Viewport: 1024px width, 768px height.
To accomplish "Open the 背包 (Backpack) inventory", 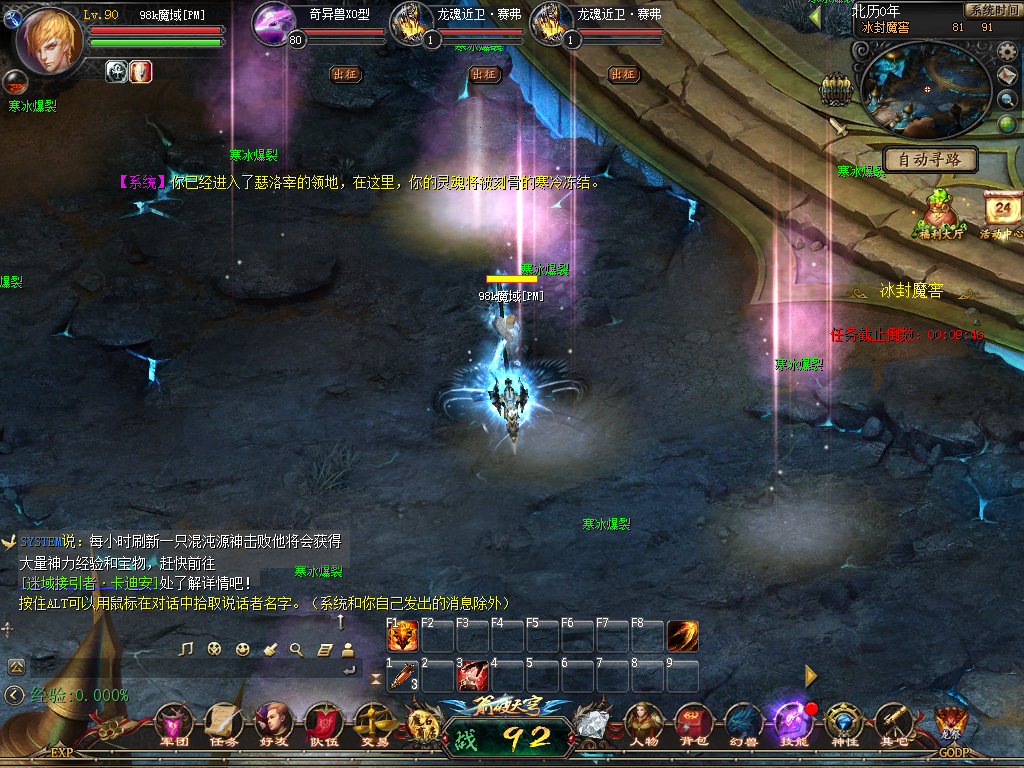I will [x=693, y=722].
